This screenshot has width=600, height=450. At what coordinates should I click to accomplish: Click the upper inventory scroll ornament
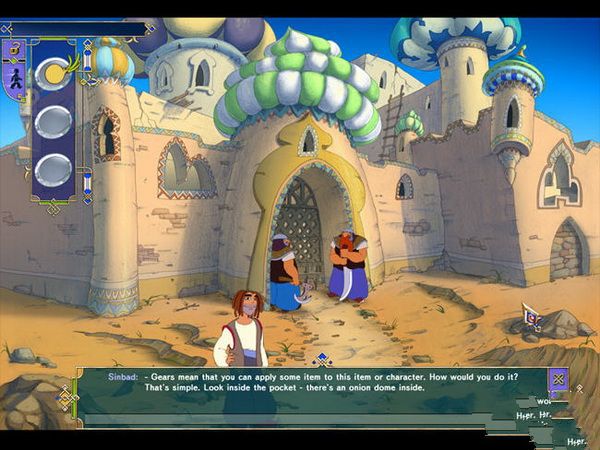pos(87,58)
